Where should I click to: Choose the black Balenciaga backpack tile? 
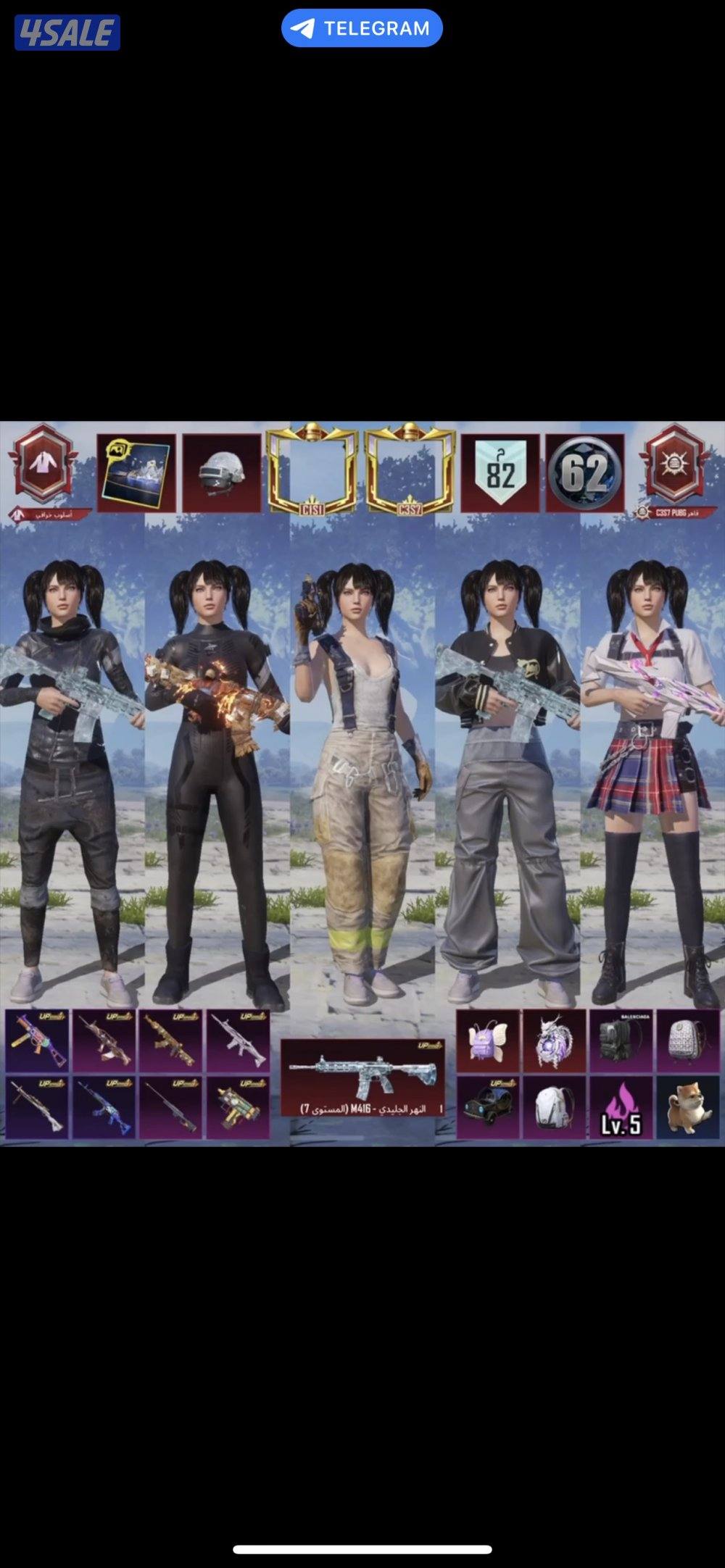click(621, 1041)
